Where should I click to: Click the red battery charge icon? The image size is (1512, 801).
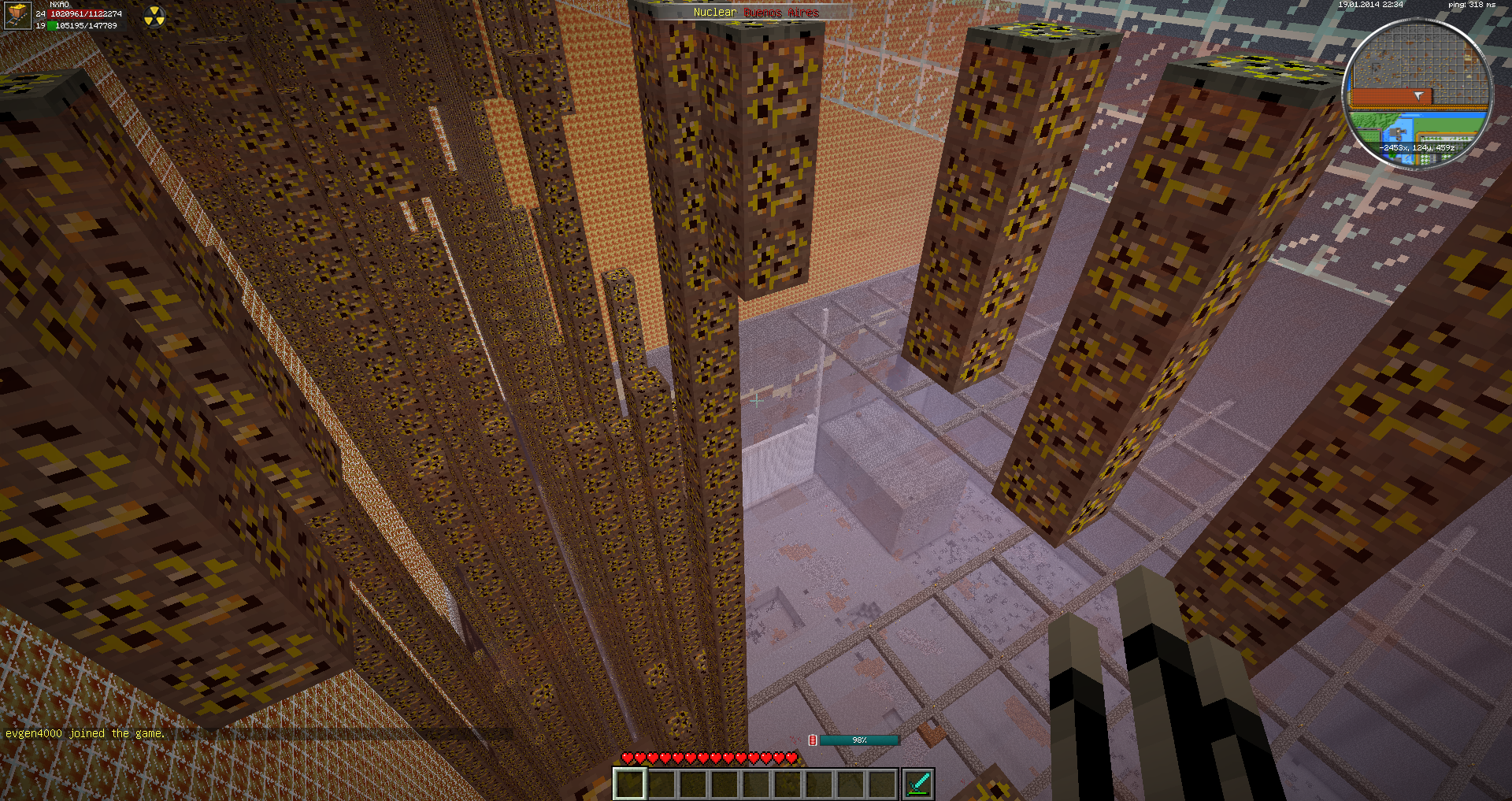[x=813, y=740]
